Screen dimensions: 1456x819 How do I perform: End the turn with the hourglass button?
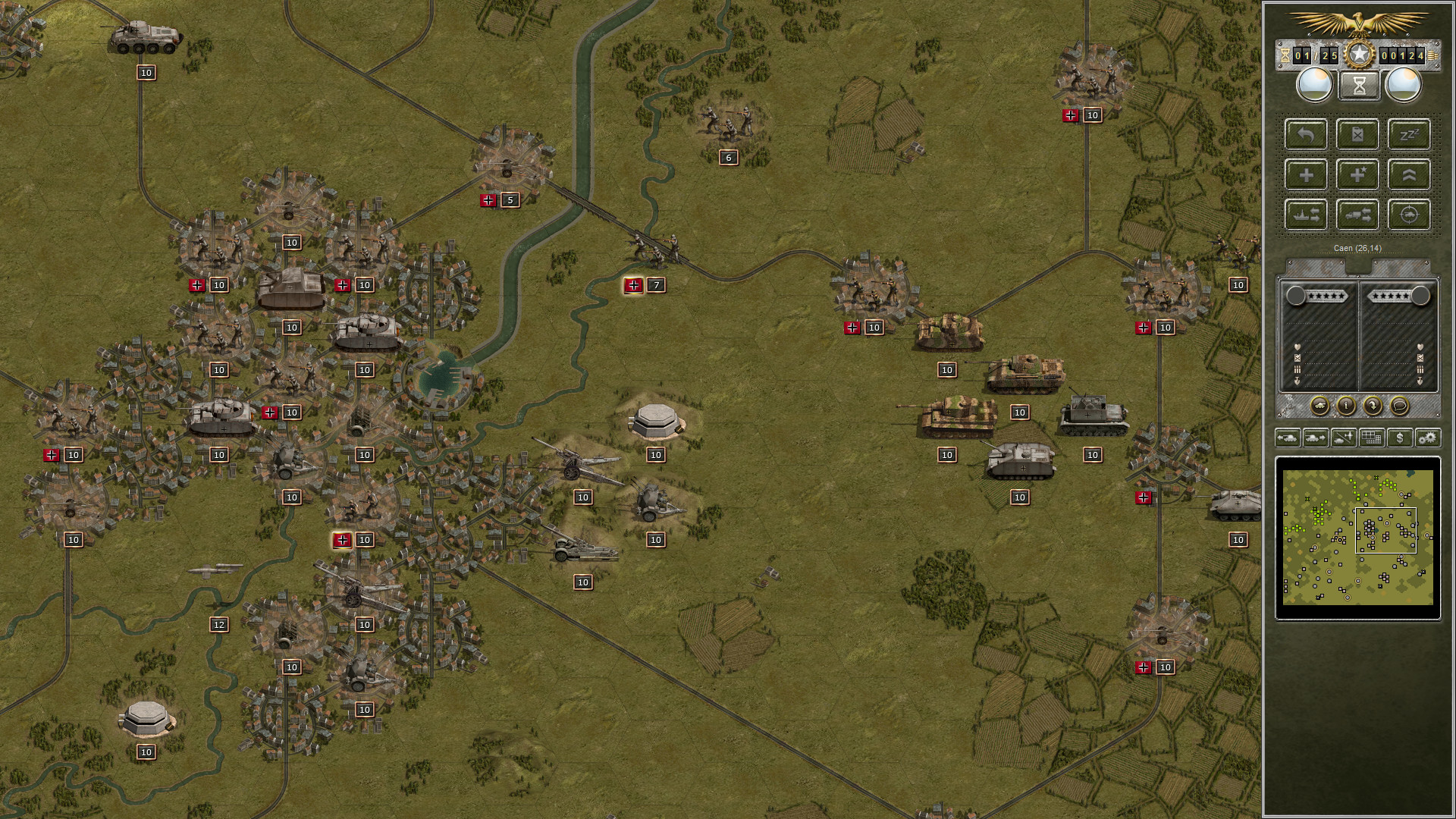point(1358,86)
